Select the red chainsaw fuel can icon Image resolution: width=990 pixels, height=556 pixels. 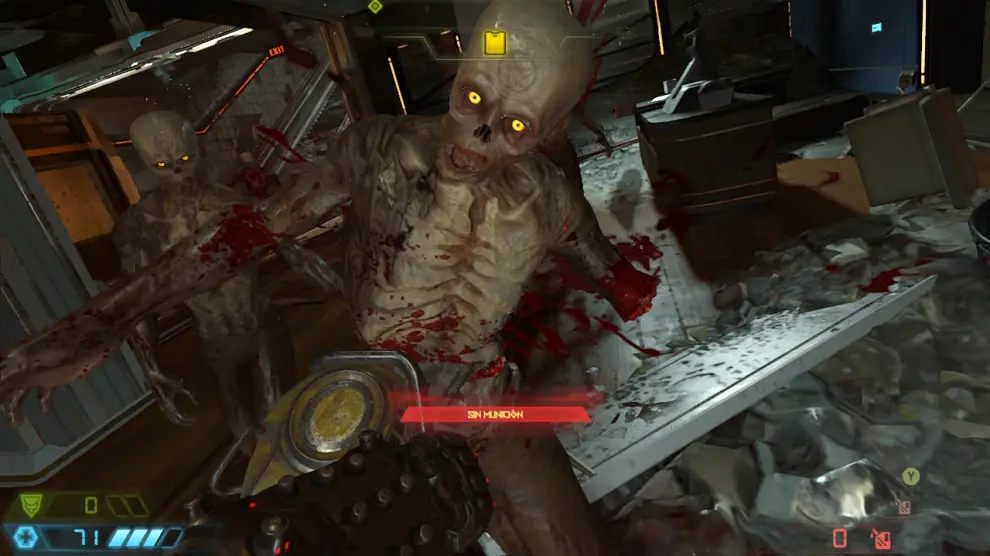tap(880, 538)
